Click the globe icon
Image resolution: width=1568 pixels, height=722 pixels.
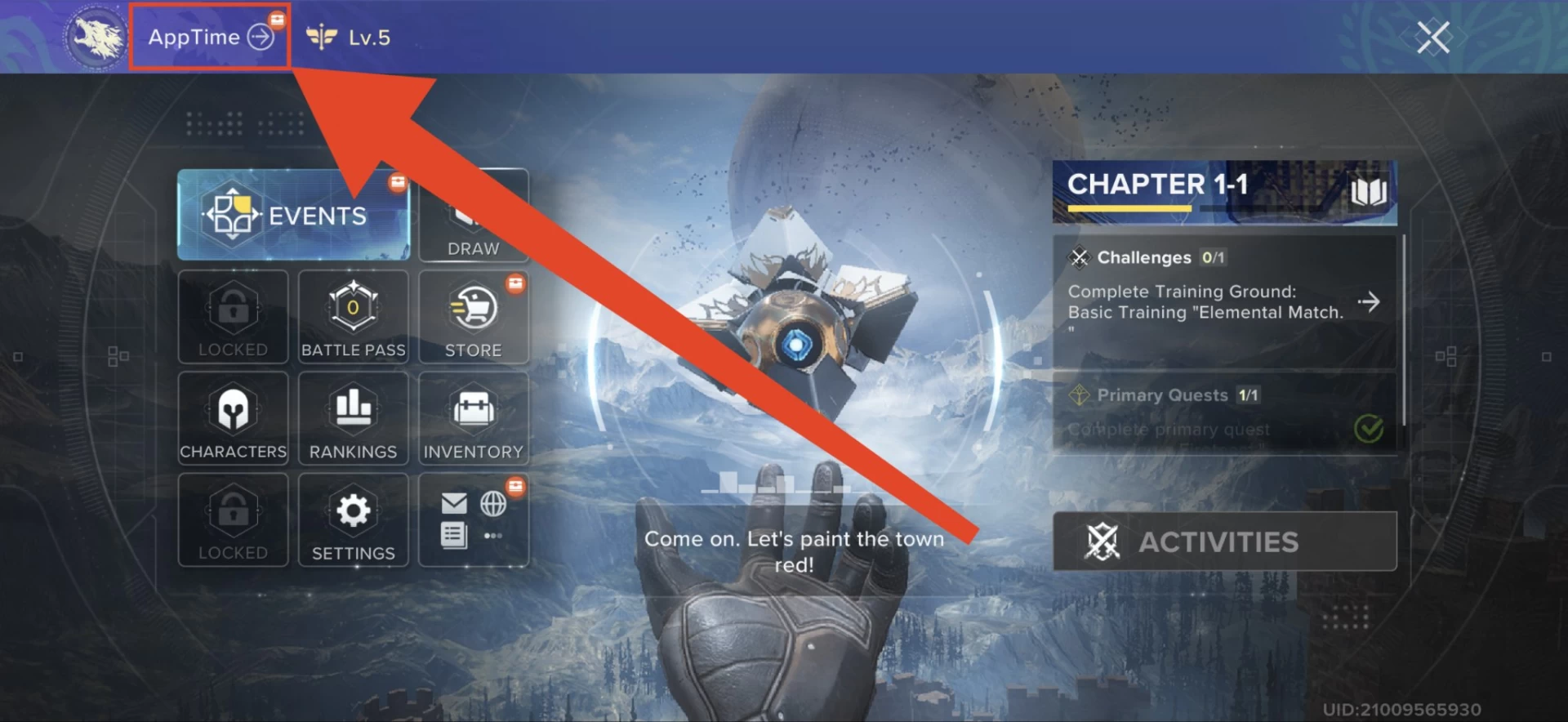[493, 503]
